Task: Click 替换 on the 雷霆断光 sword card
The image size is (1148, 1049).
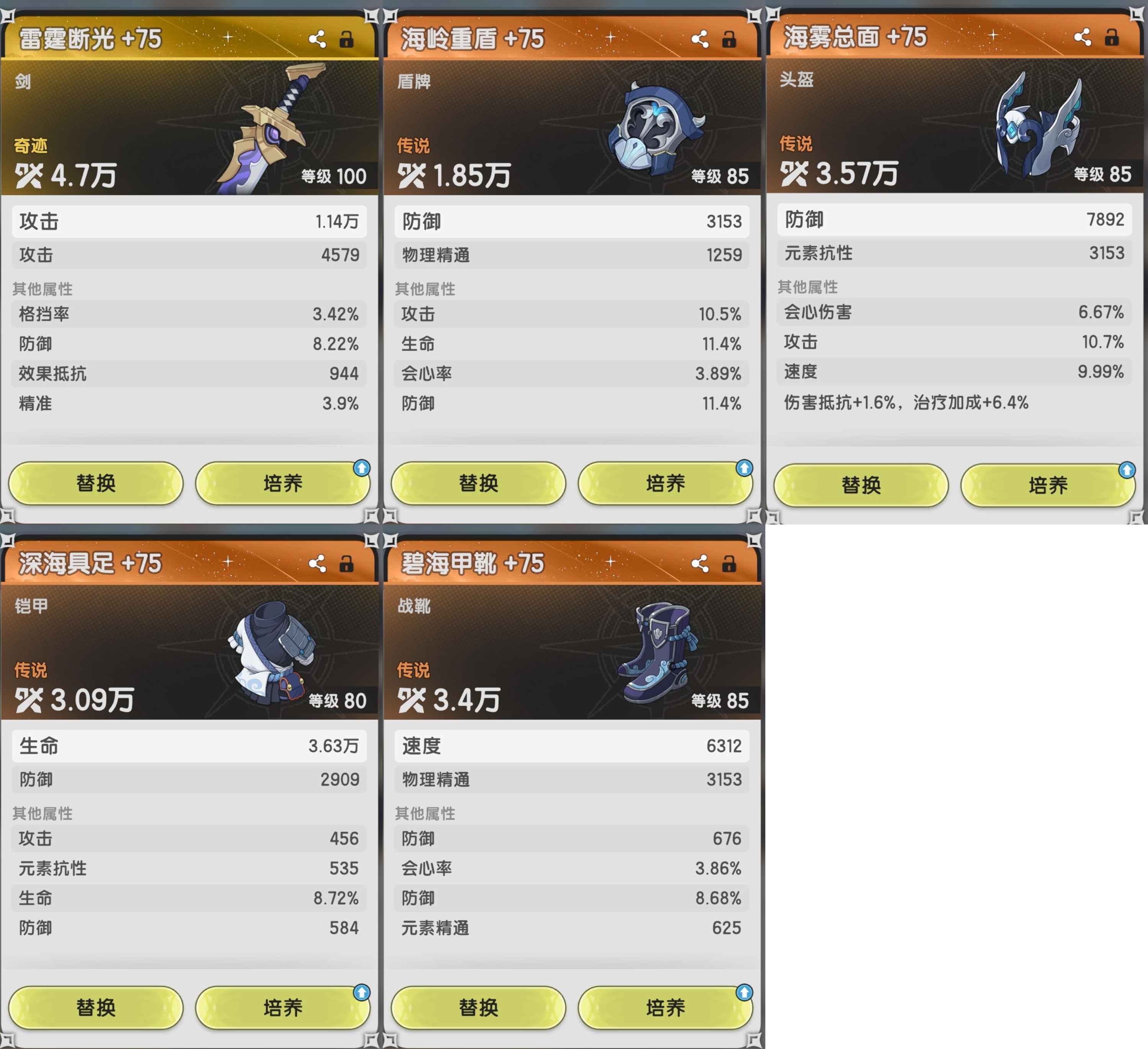Action: pyautogui.click(x=96, y=483)
